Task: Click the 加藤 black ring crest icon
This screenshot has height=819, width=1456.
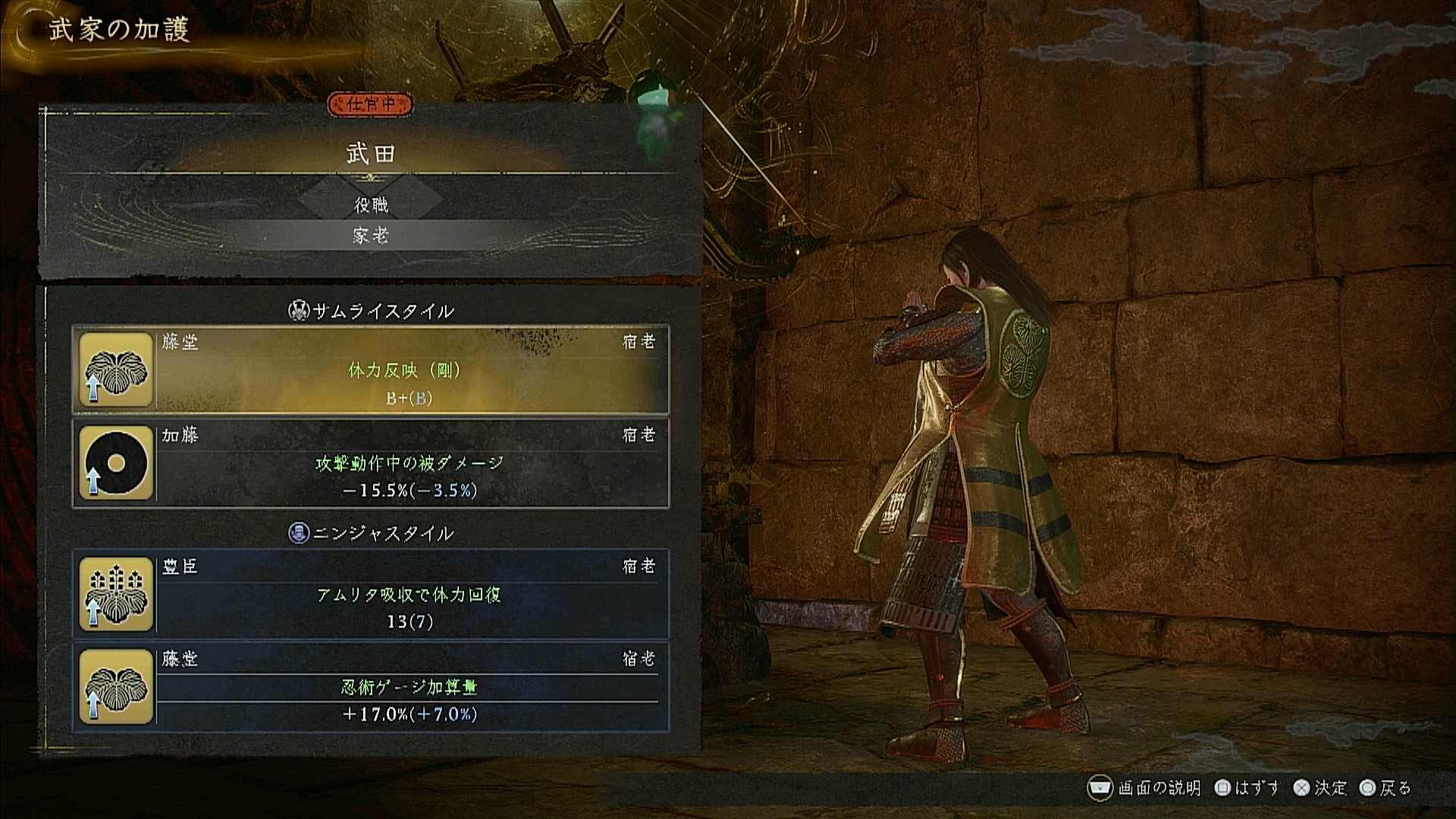Action: (116, 463)
